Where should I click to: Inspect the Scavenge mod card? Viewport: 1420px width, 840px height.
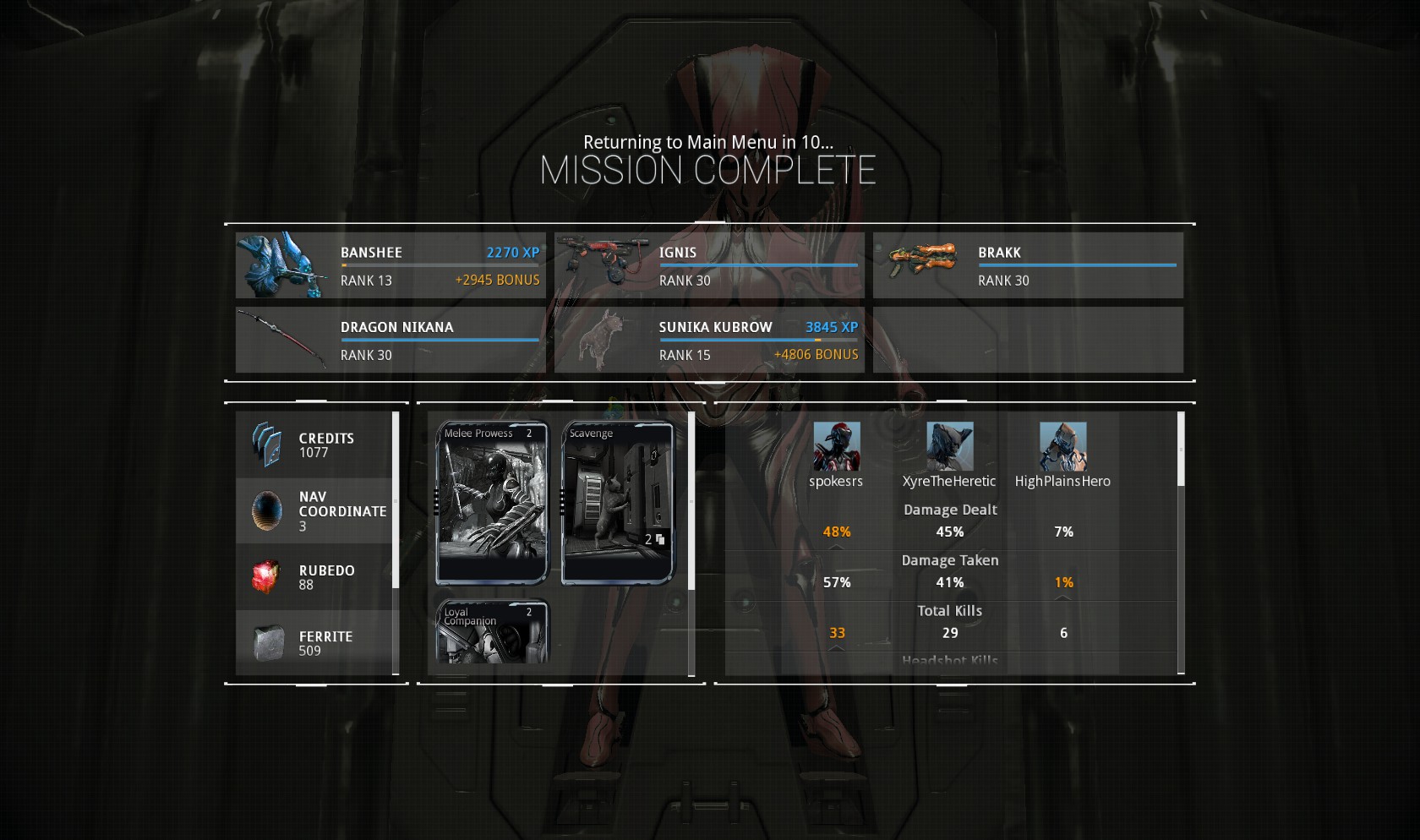point(618,503)
